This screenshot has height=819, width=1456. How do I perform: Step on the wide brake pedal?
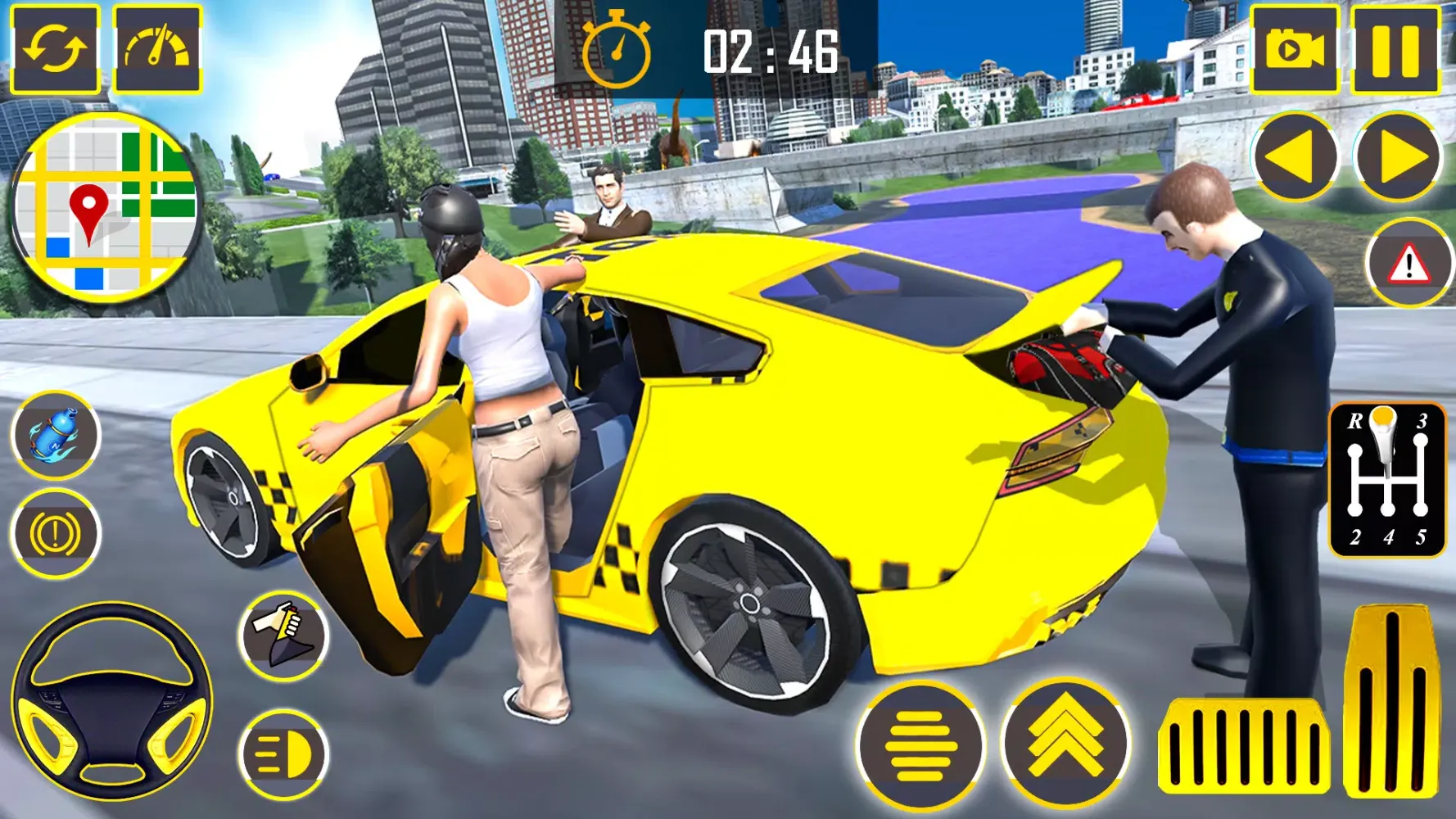1243,747
